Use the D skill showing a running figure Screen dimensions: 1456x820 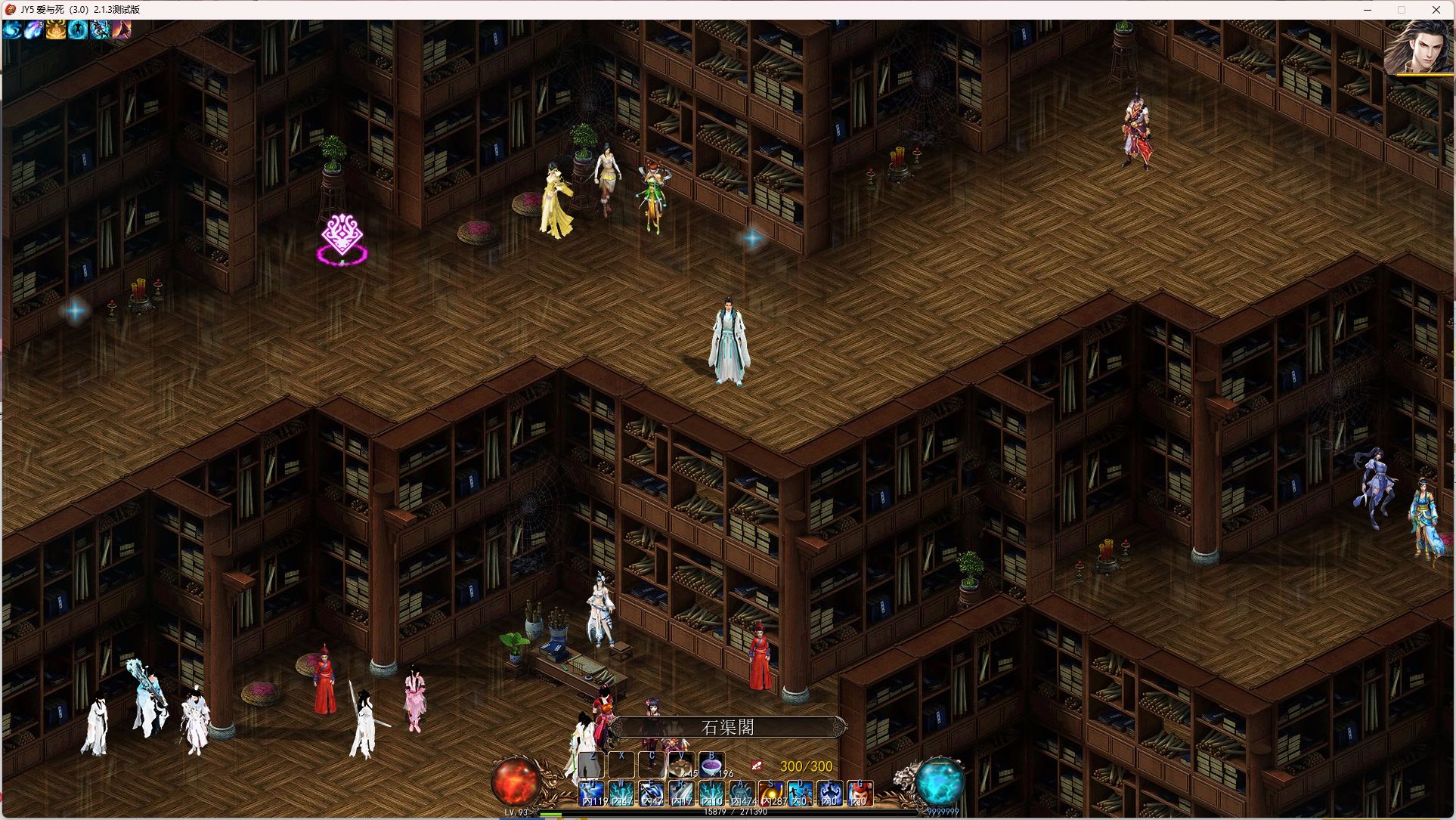(x=801, y=793)
